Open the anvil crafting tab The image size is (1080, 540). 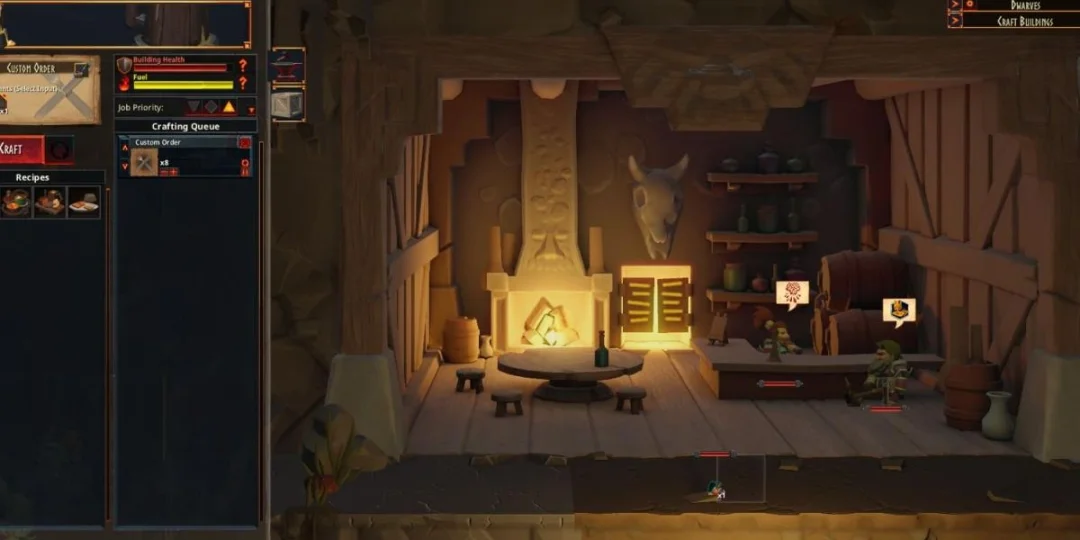click(x=287, y=67)
